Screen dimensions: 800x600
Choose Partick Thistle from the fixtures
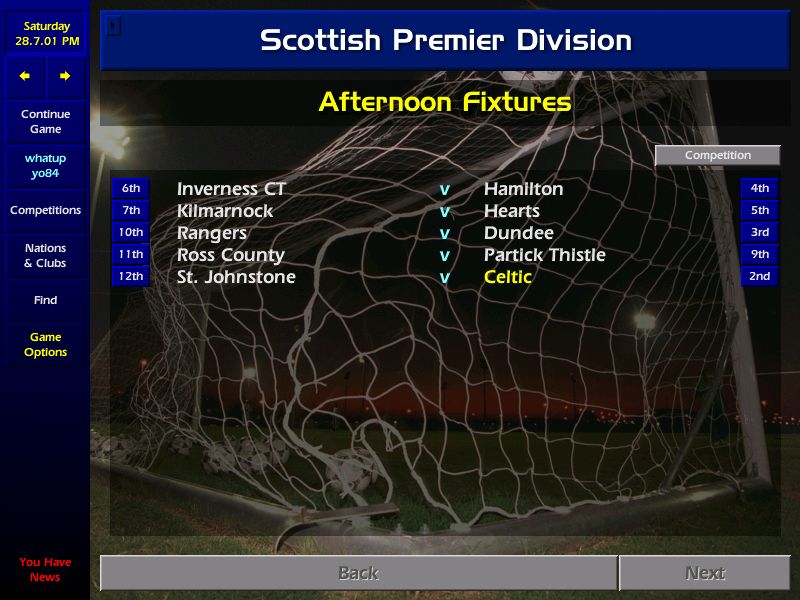(544, 255)
